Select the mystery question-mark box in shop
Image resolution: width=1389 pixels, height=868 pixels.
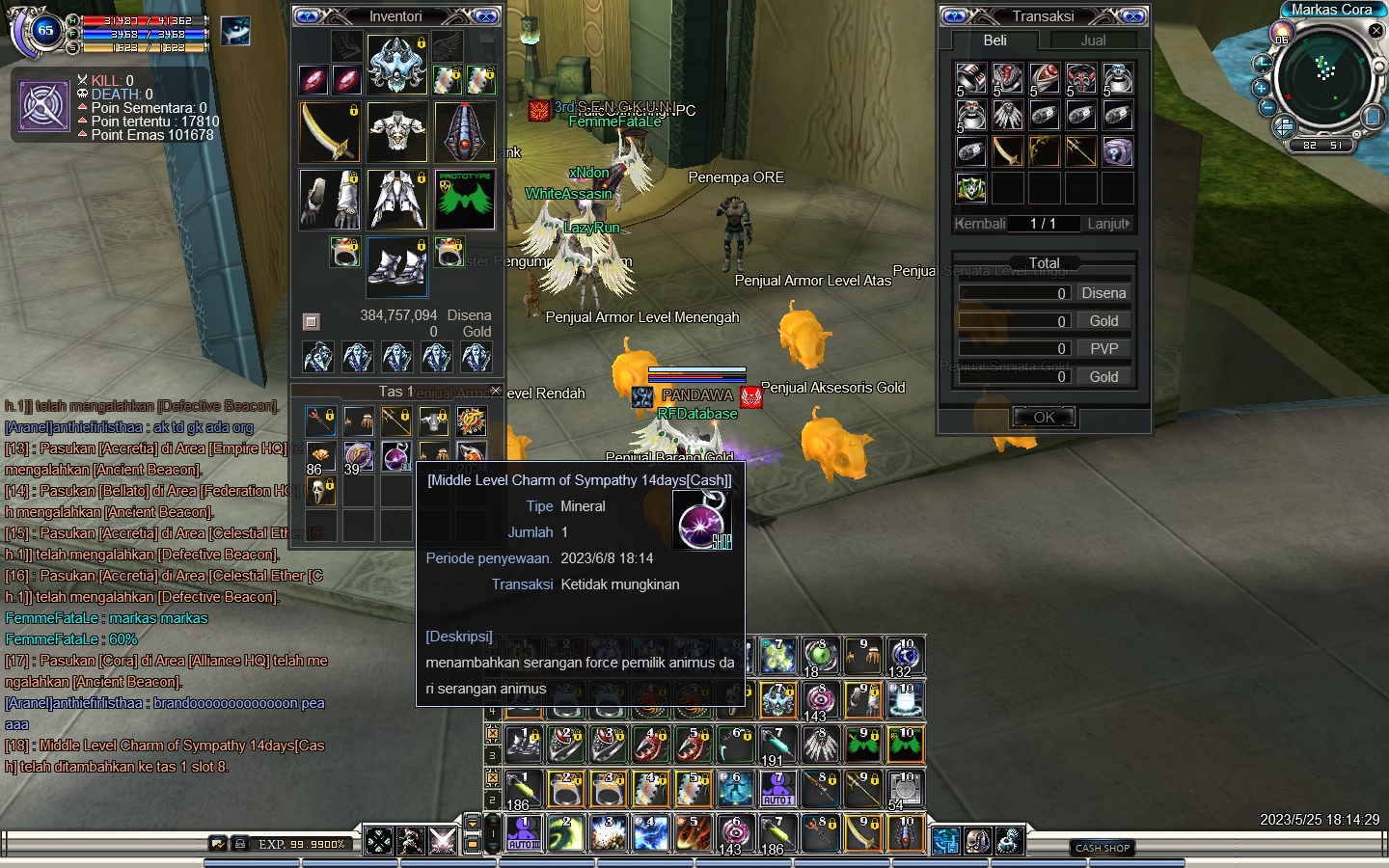tap(1117, 151)
